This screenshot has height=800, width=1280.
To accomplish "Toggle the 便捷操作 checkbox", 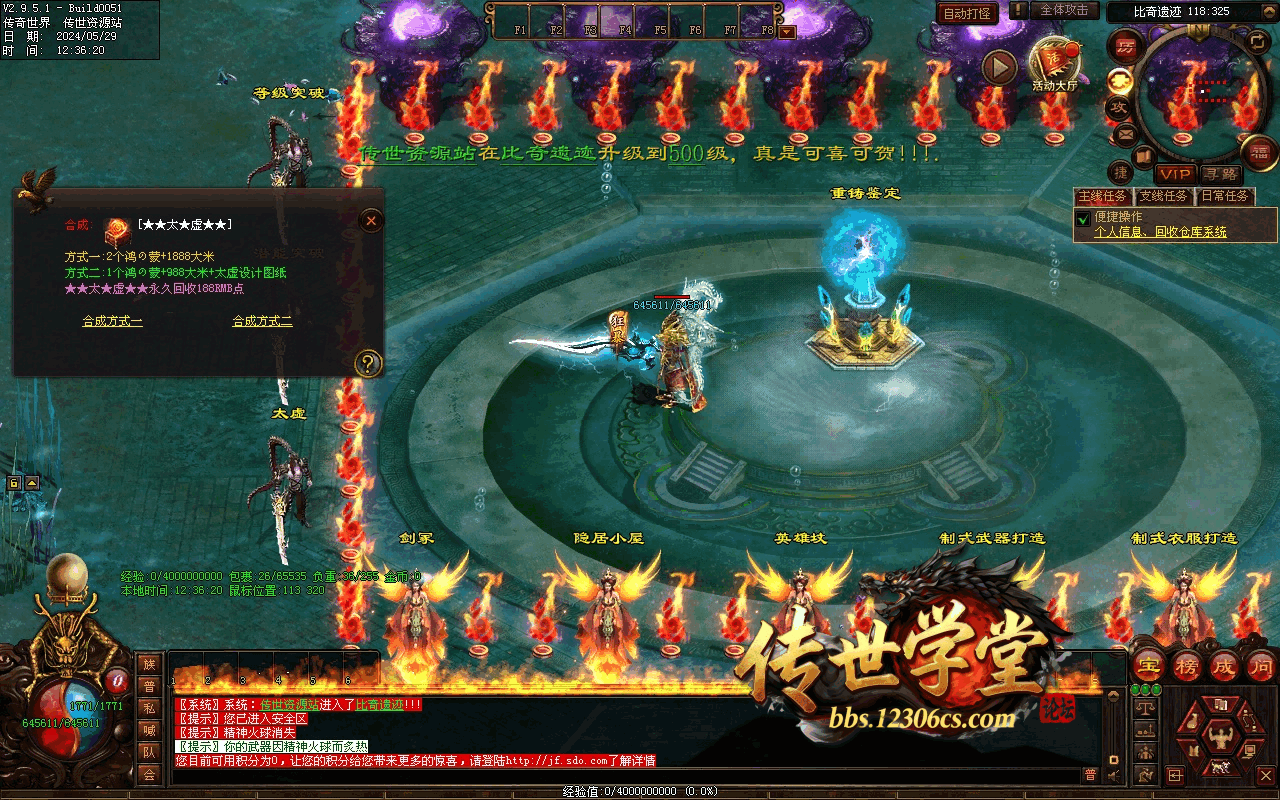I will pyautogui.click(x=1082, y=218).
